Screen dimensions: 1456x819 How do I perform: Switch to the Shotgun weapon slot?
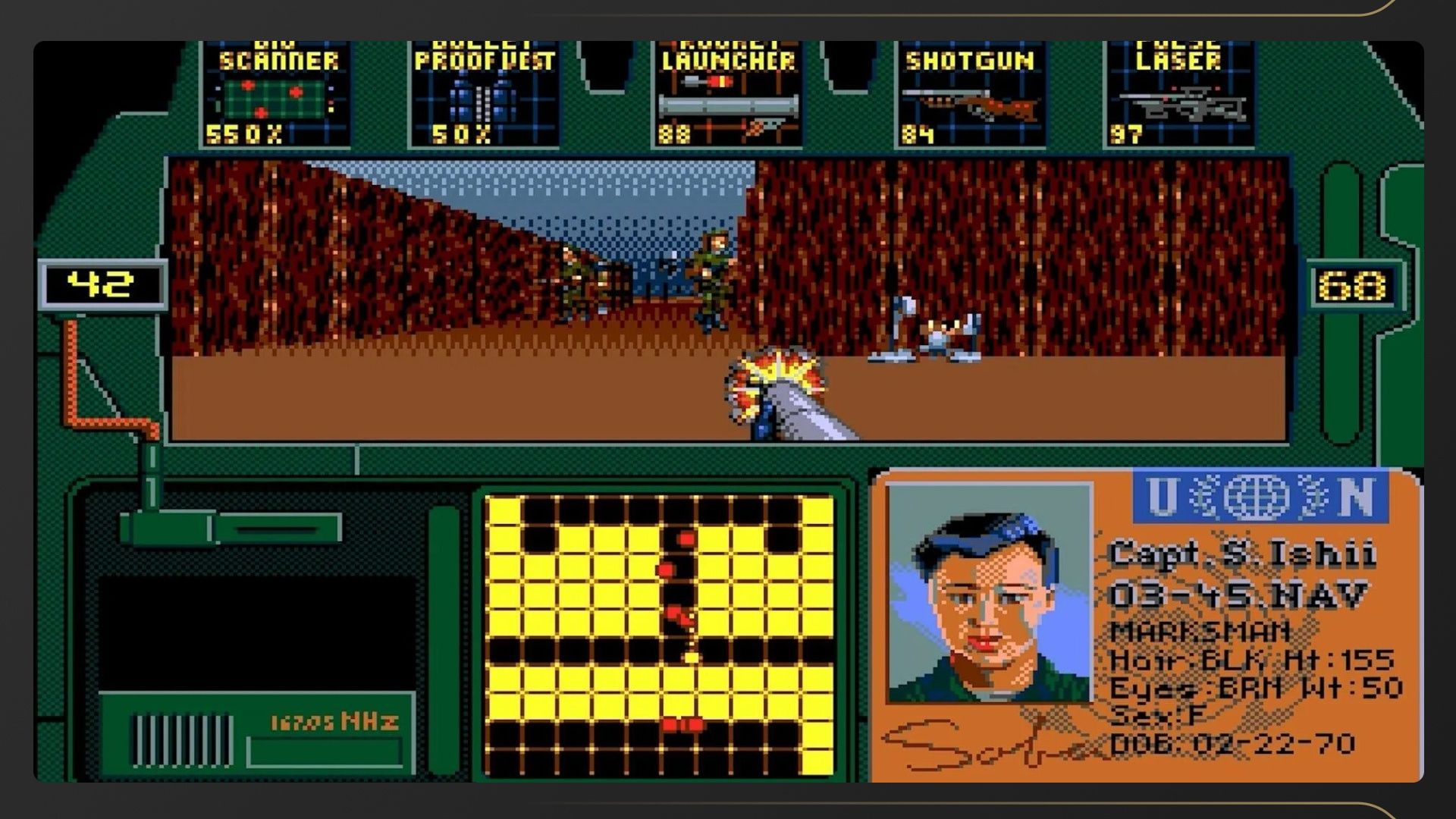tap(970, 95)
